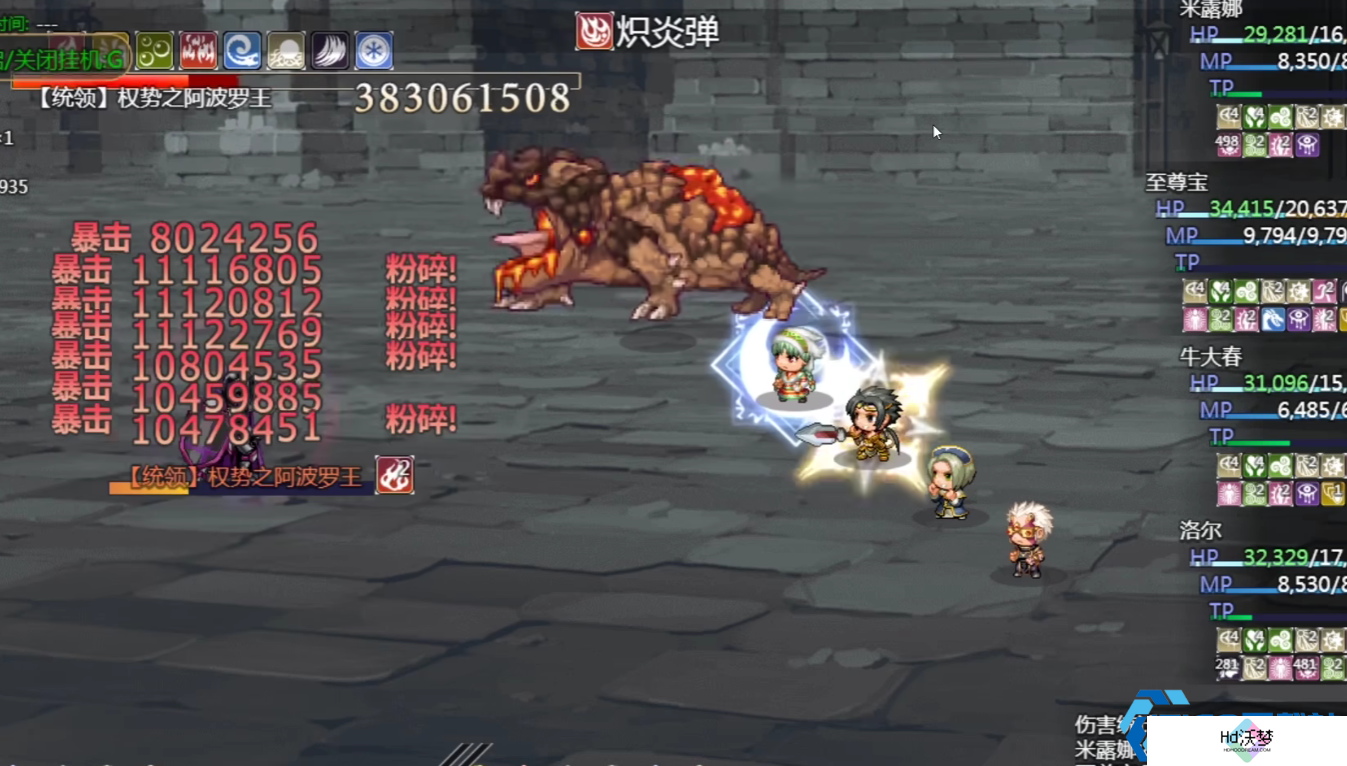This screenshot has height=766, width=1347.
Task: Select party member 米露娜
Action: coord(1211,9)
